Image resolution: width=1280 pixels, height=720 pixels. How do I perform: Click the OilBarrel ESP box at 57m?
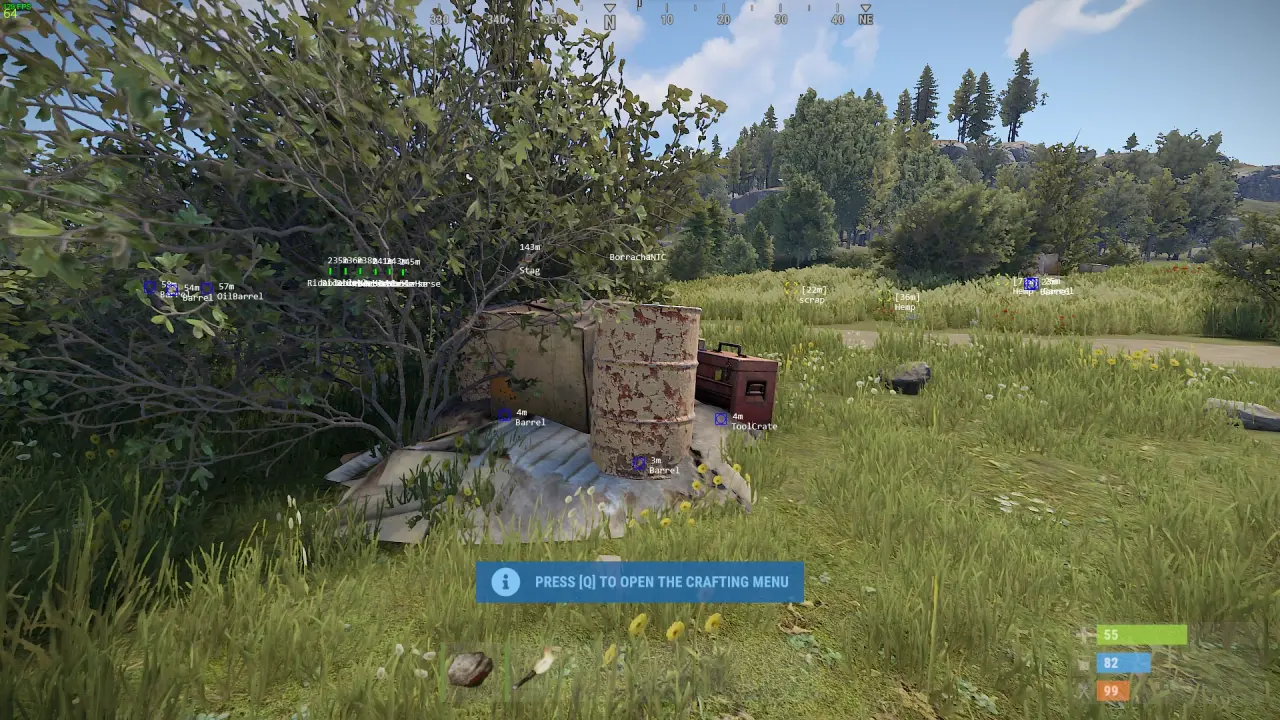207,288
